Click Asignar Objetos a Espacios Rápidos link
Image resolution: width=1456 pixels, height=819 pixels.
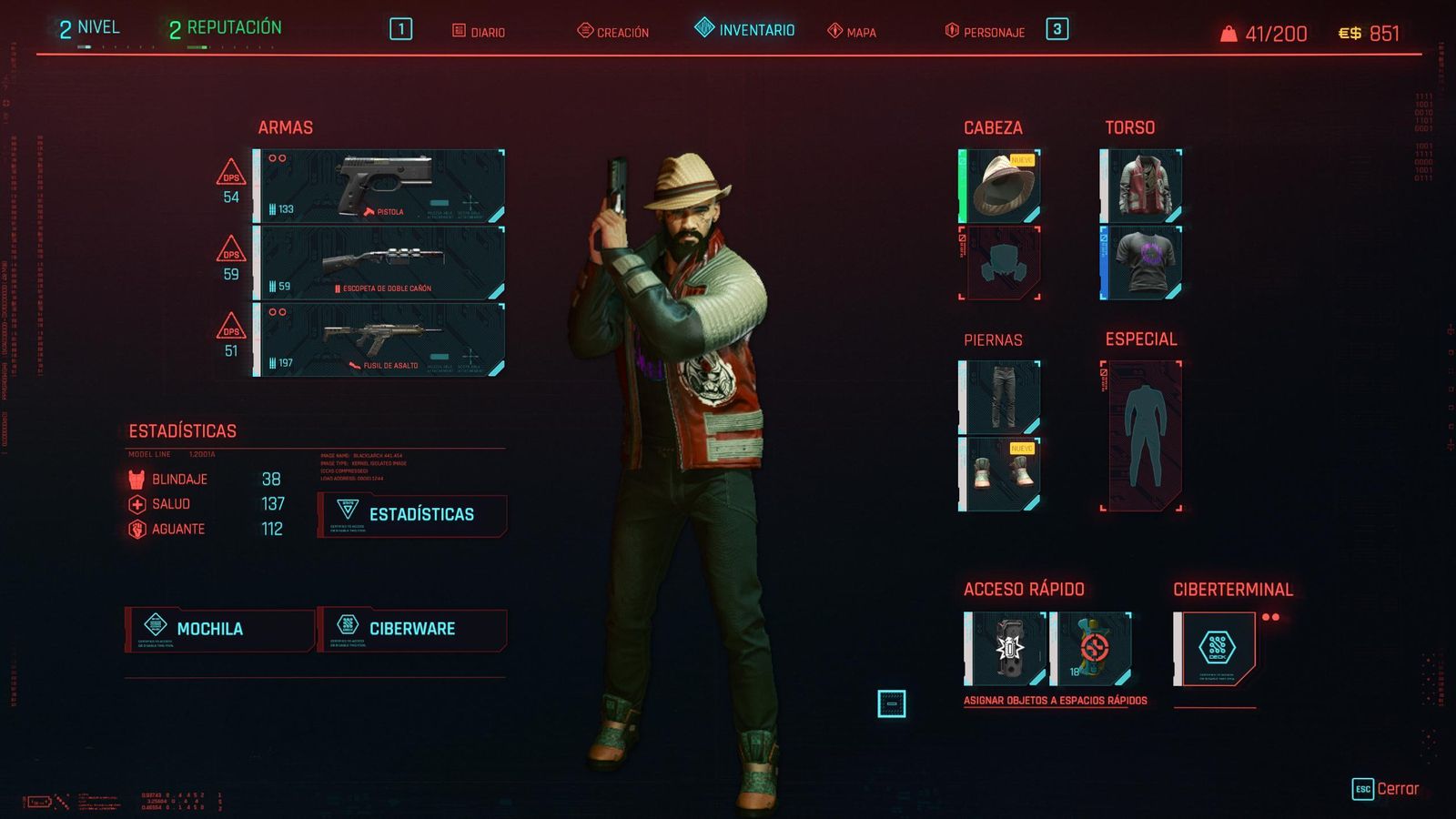pos(1056,702)
